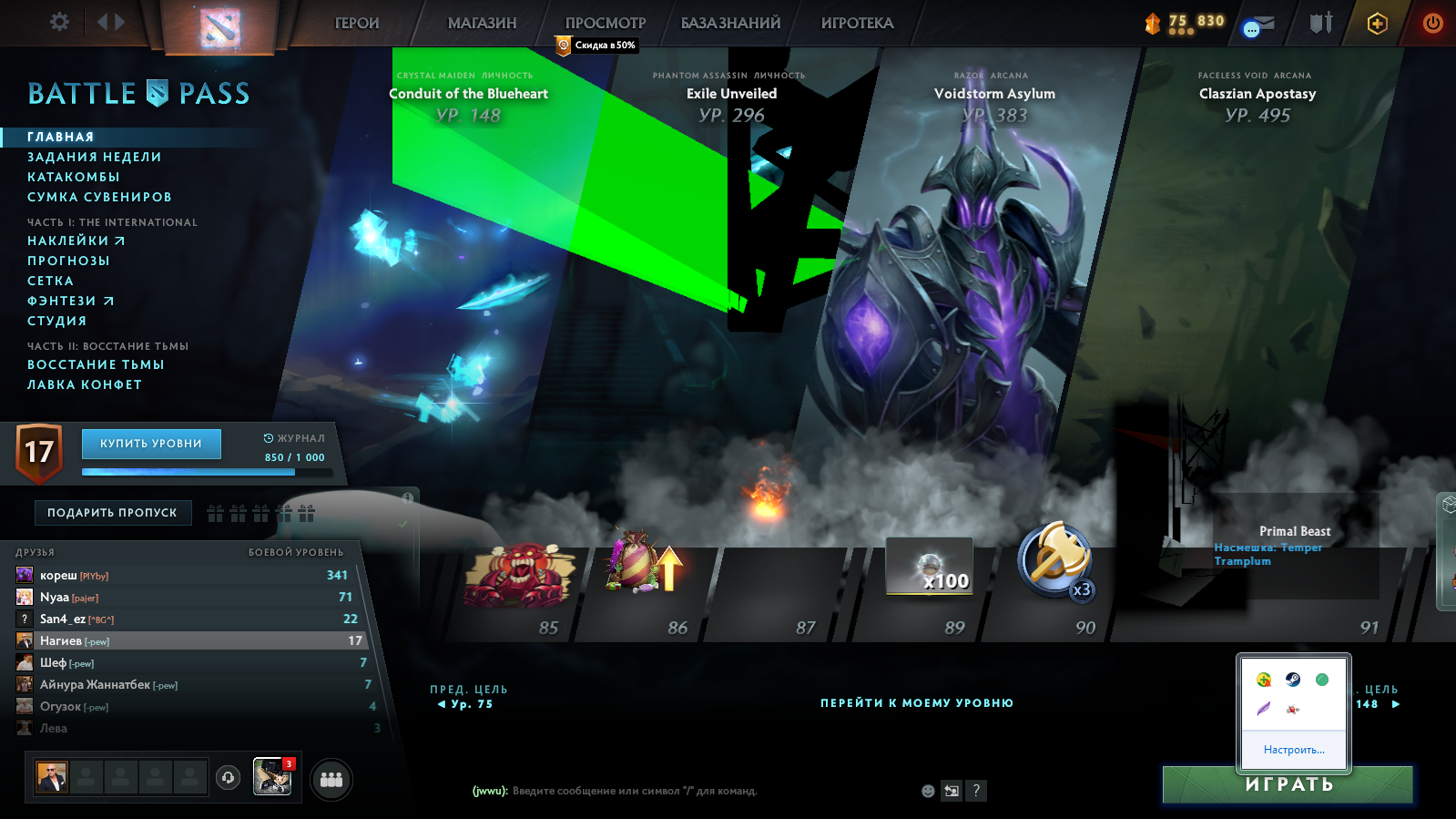1456x819 pixels.
Task: Click the gold Dota Plus hexagon icon
Action: point(1377,24)
